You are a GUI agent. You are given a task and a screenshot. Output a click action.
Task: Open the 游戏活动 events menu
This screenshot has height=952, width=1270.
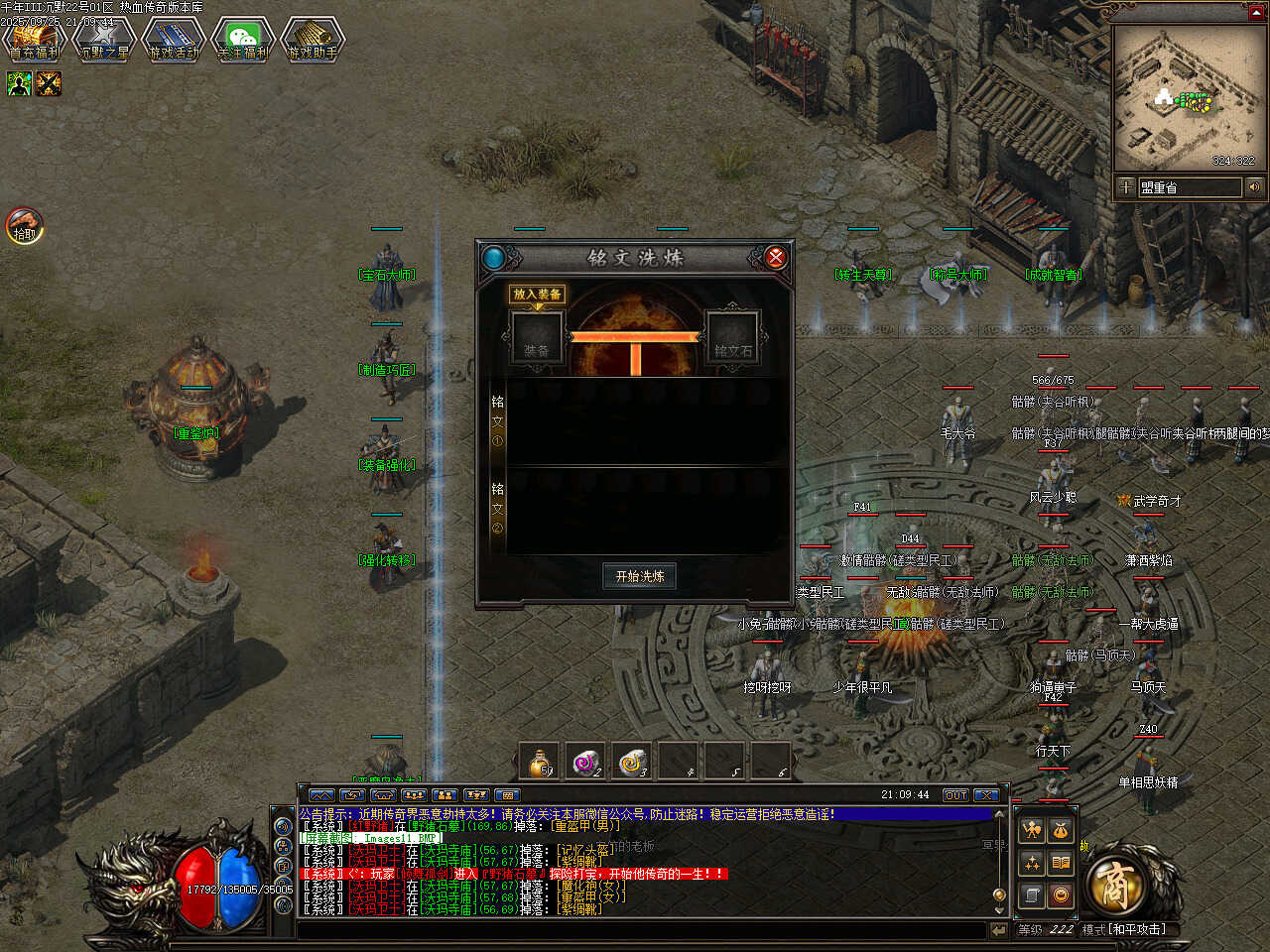[174, 42]
